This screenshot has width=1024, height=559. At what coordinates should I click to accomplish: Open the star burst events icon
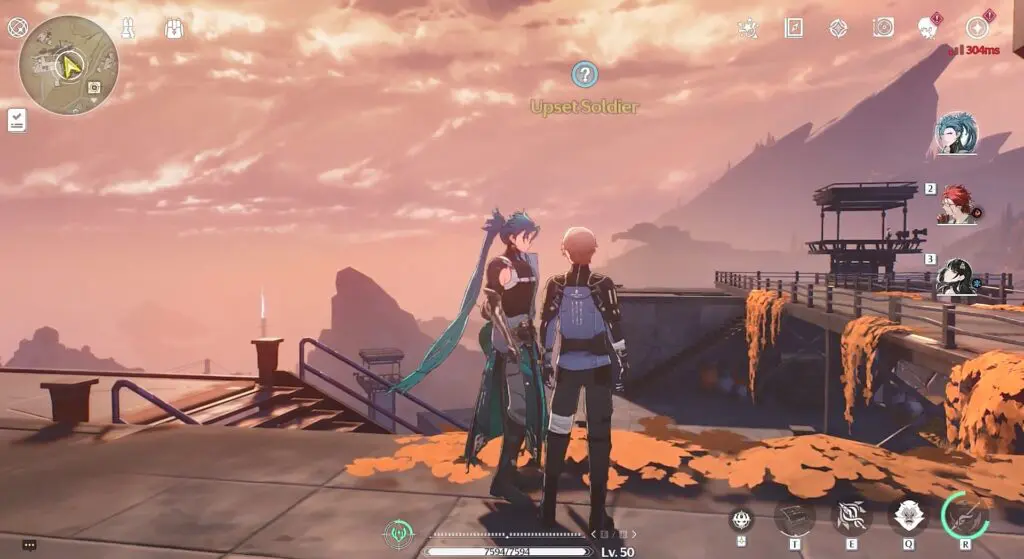click(x=746, y=28)
